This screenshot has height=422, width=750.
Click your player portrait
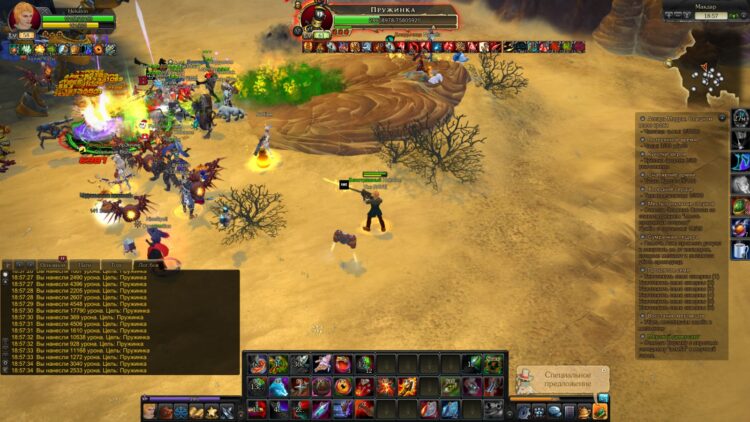tap(24, 18)
